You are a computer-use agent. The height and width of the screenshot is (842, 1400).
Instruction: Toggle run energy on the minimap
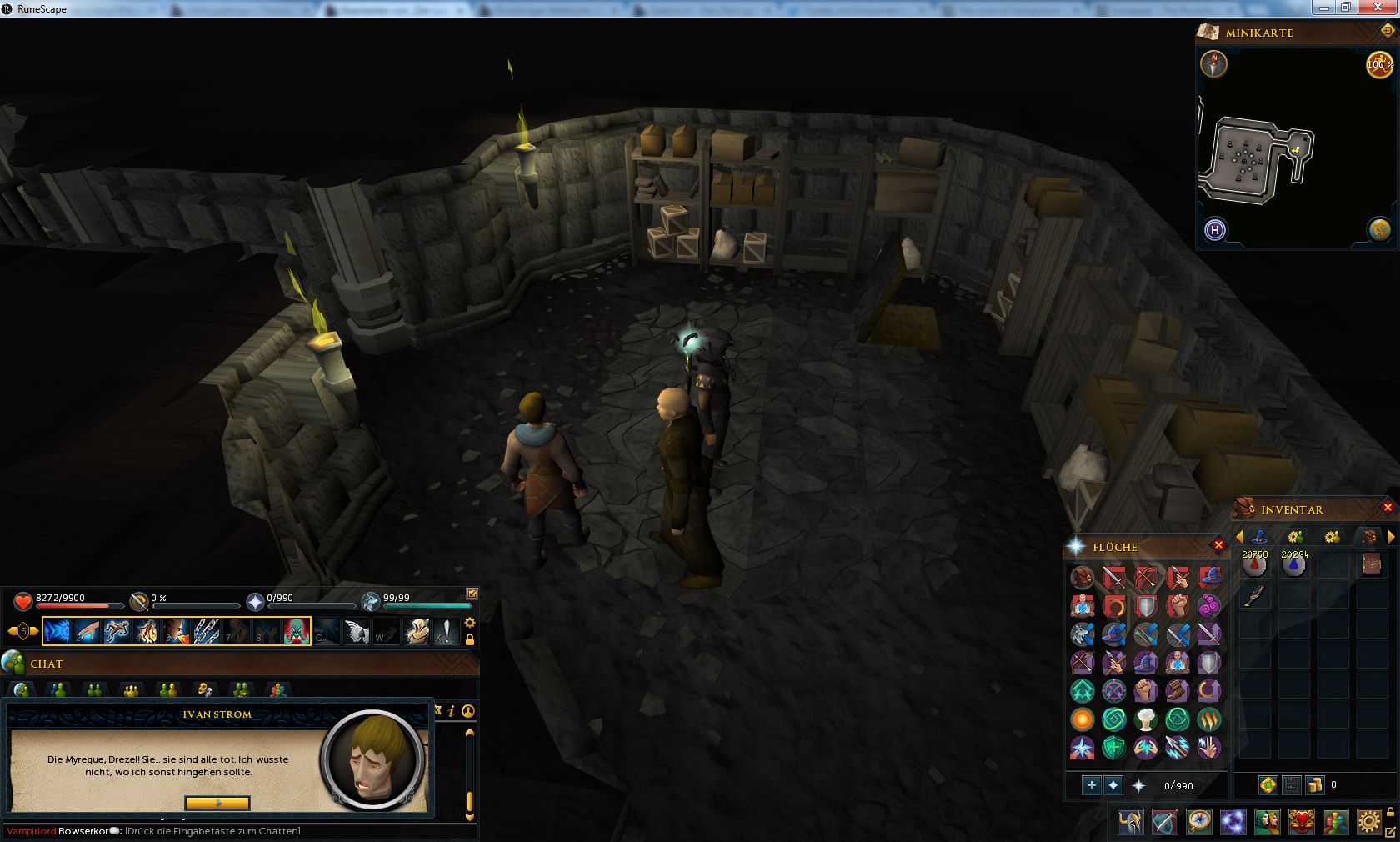pos(1379,64)
